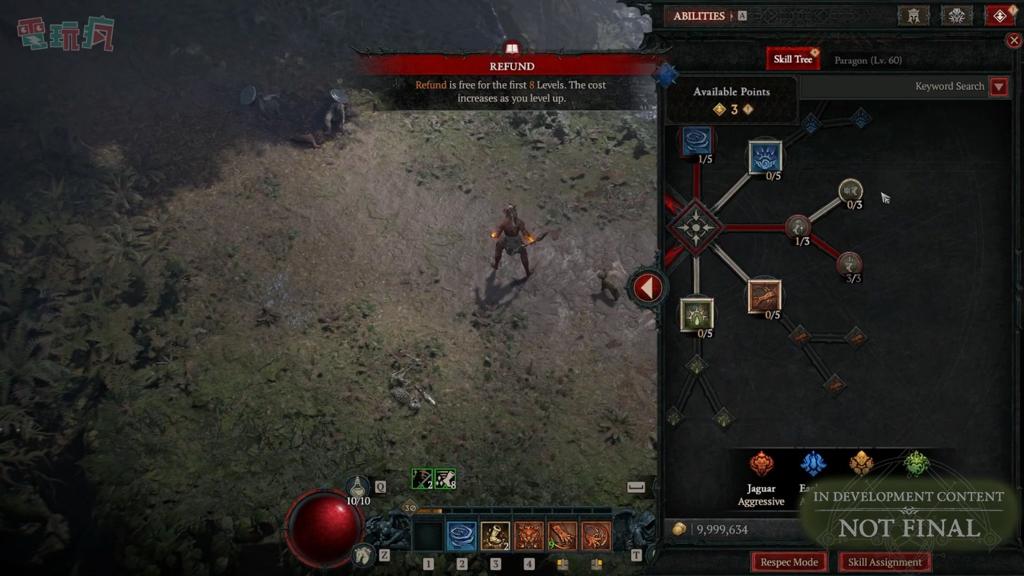Select the blue paw skill node at 0/5

(765, 157)
